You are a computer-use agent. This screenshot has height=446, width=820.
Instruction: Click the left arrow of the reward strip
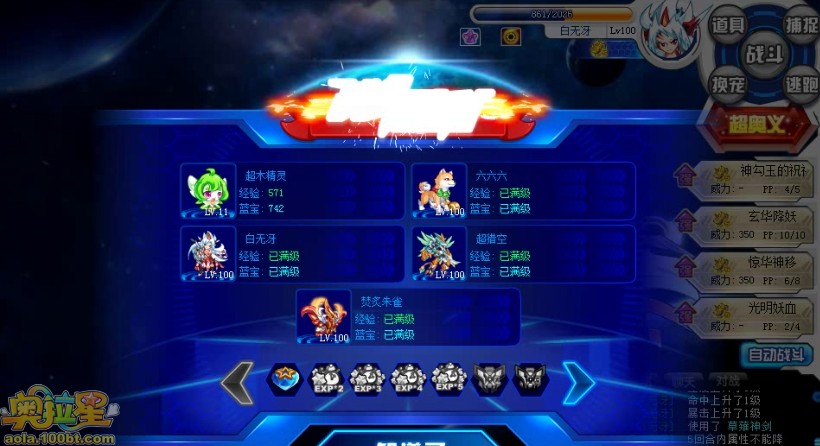tap(237, 381)
